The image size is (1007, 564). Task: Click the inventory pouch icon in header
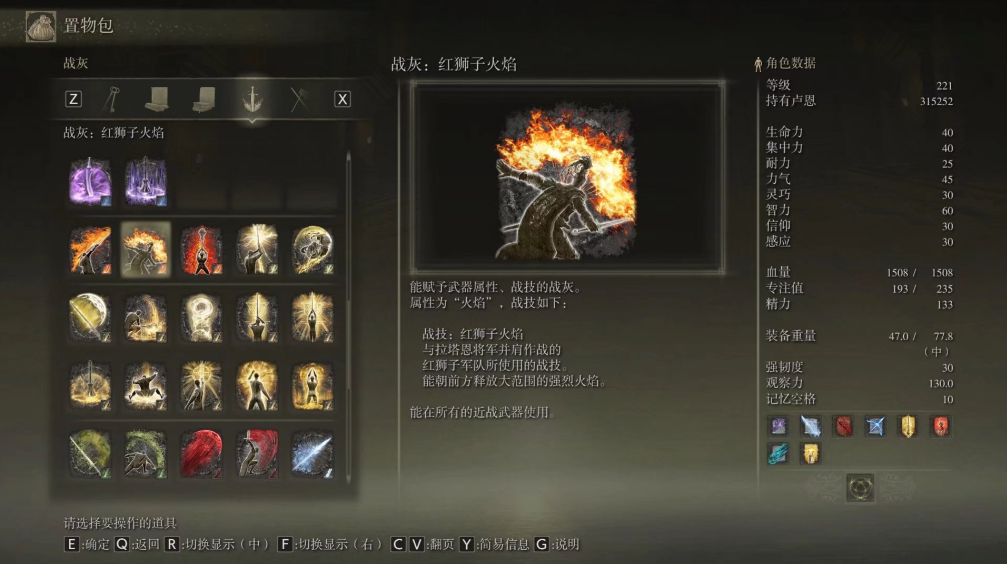click(x=41, y=25)
